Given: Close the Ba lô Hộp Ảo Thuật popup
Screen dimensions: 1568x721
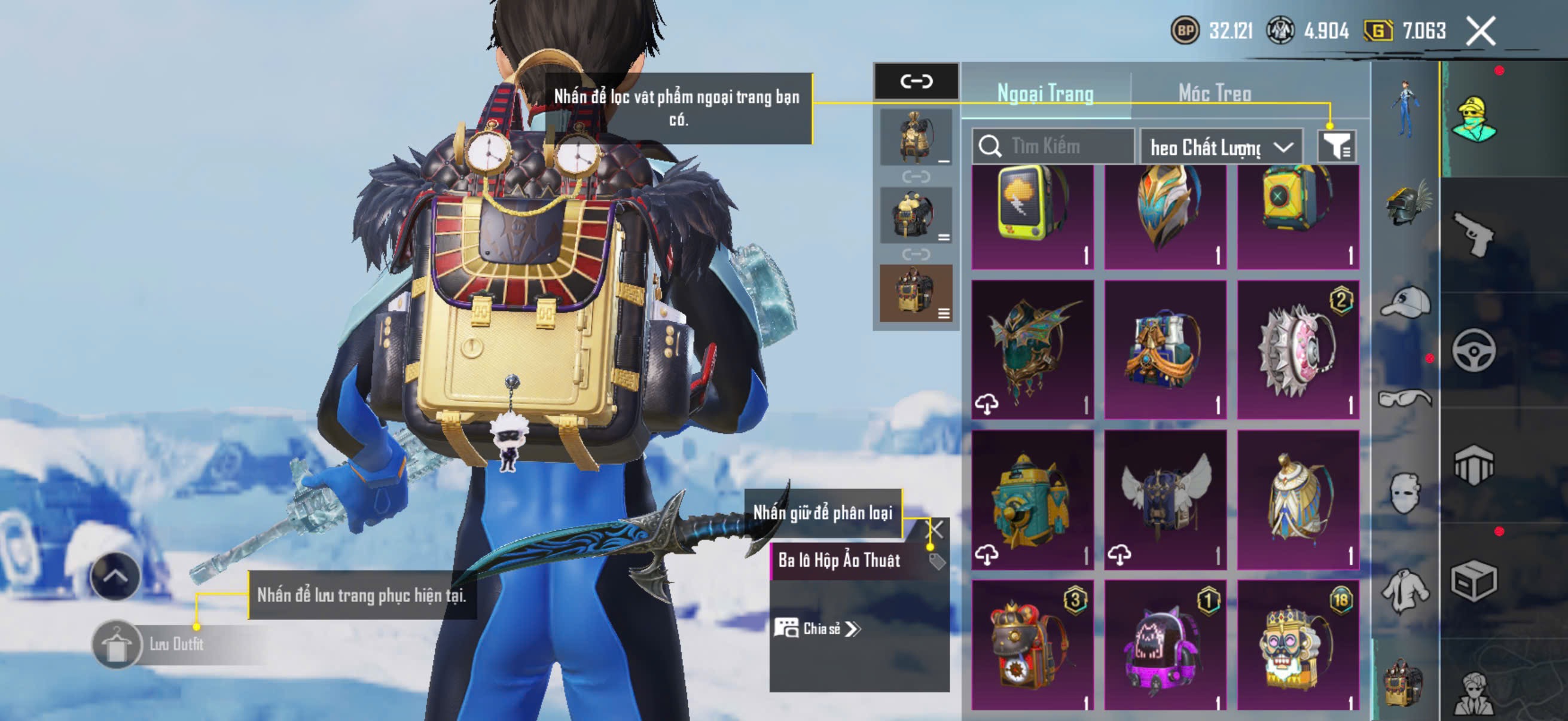Looking at the screenshot, I should (x=934, y=529).
